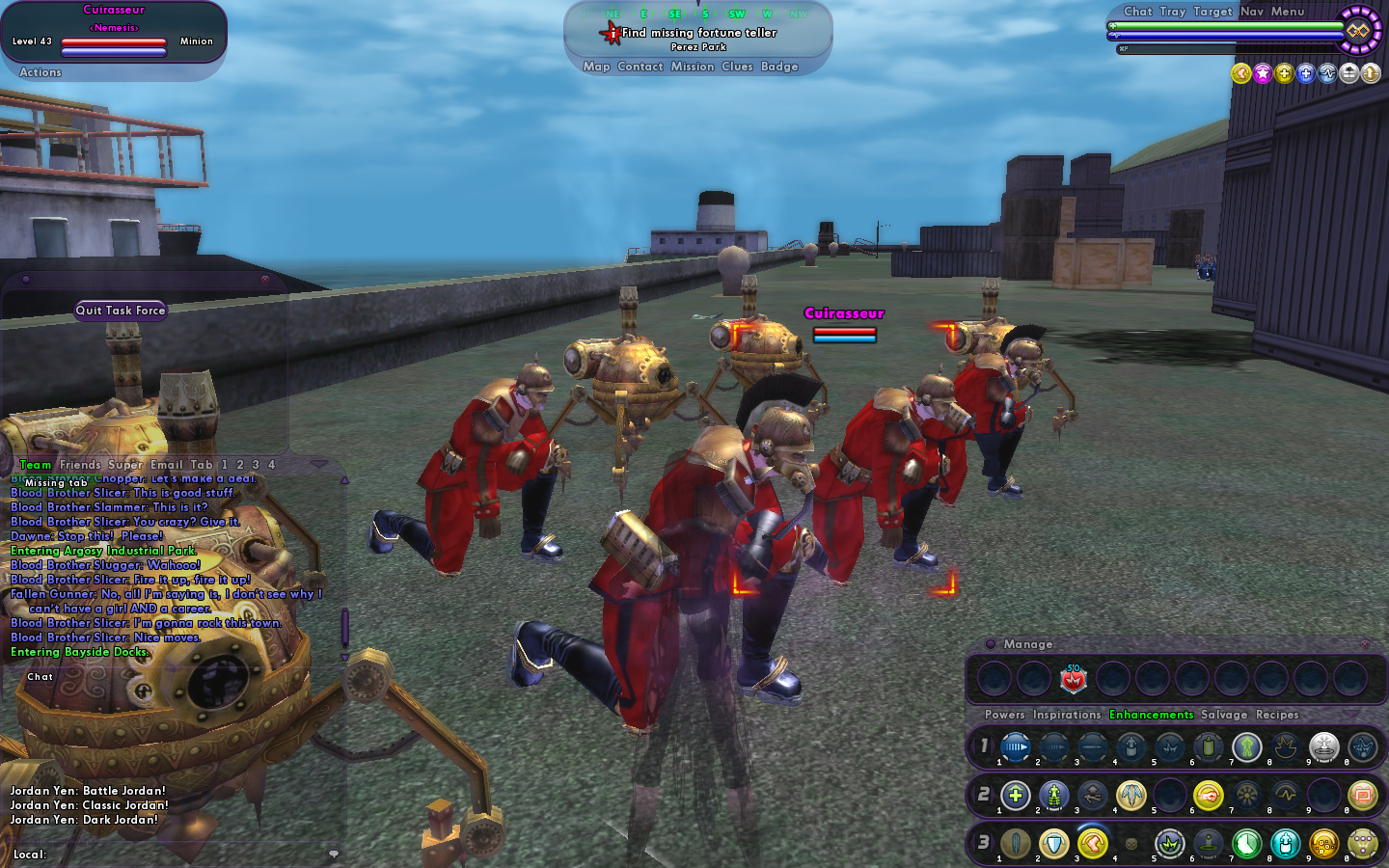Show the Recipes tab

click(1276, 715)
